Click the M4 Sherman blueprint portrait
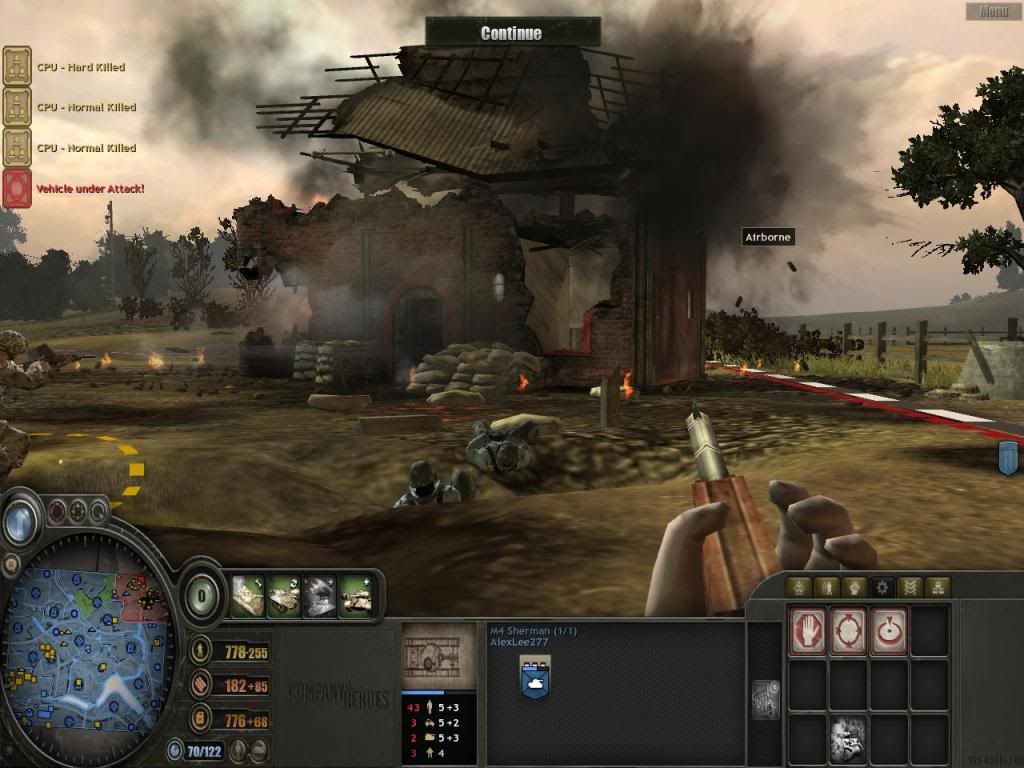Image resolution: width=1024 pixels, height=768 pixels. pyautogui.click(x=438, y=657)
